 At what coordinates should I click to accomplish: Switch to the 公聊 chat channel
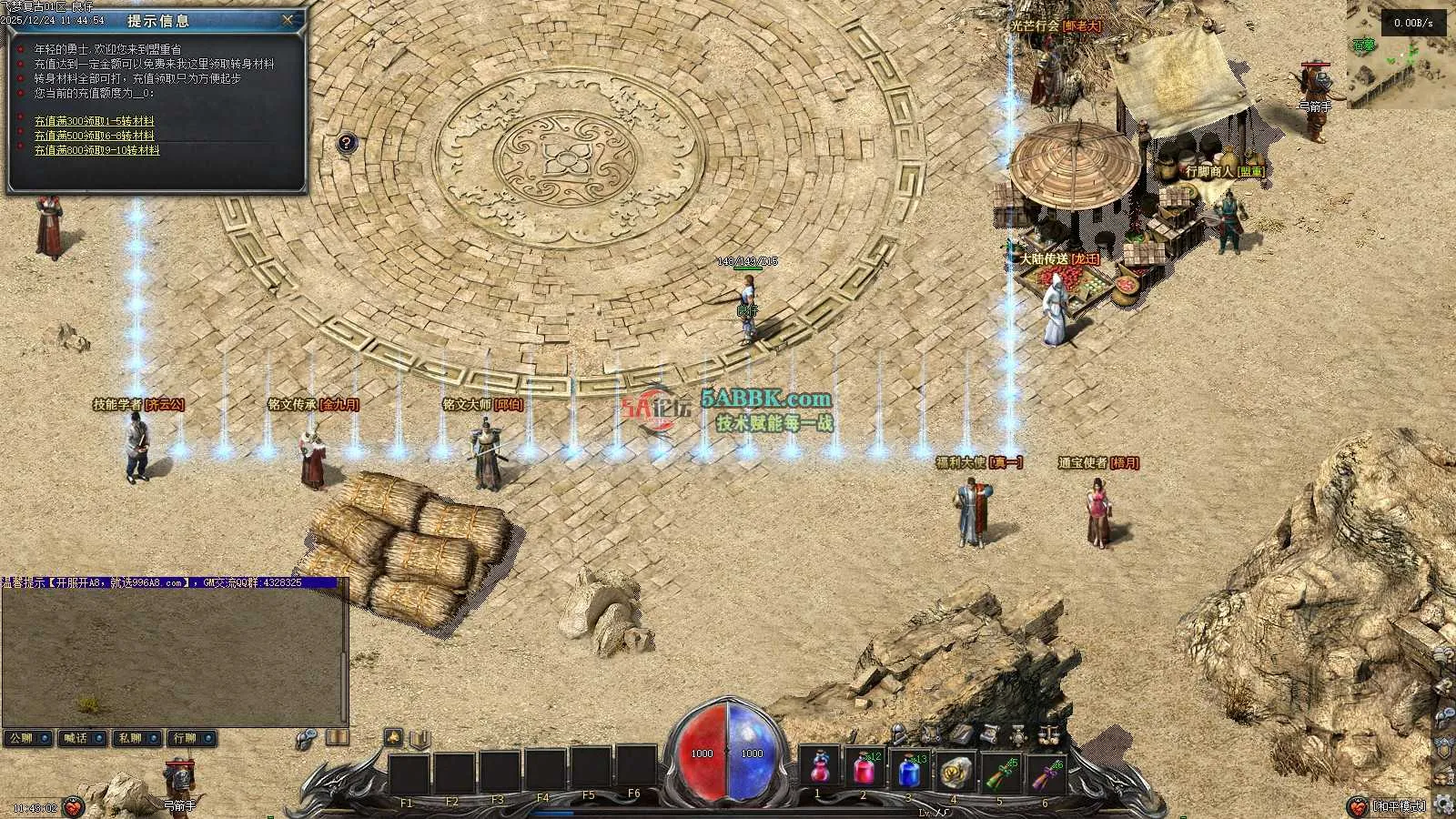pos(26,738)
